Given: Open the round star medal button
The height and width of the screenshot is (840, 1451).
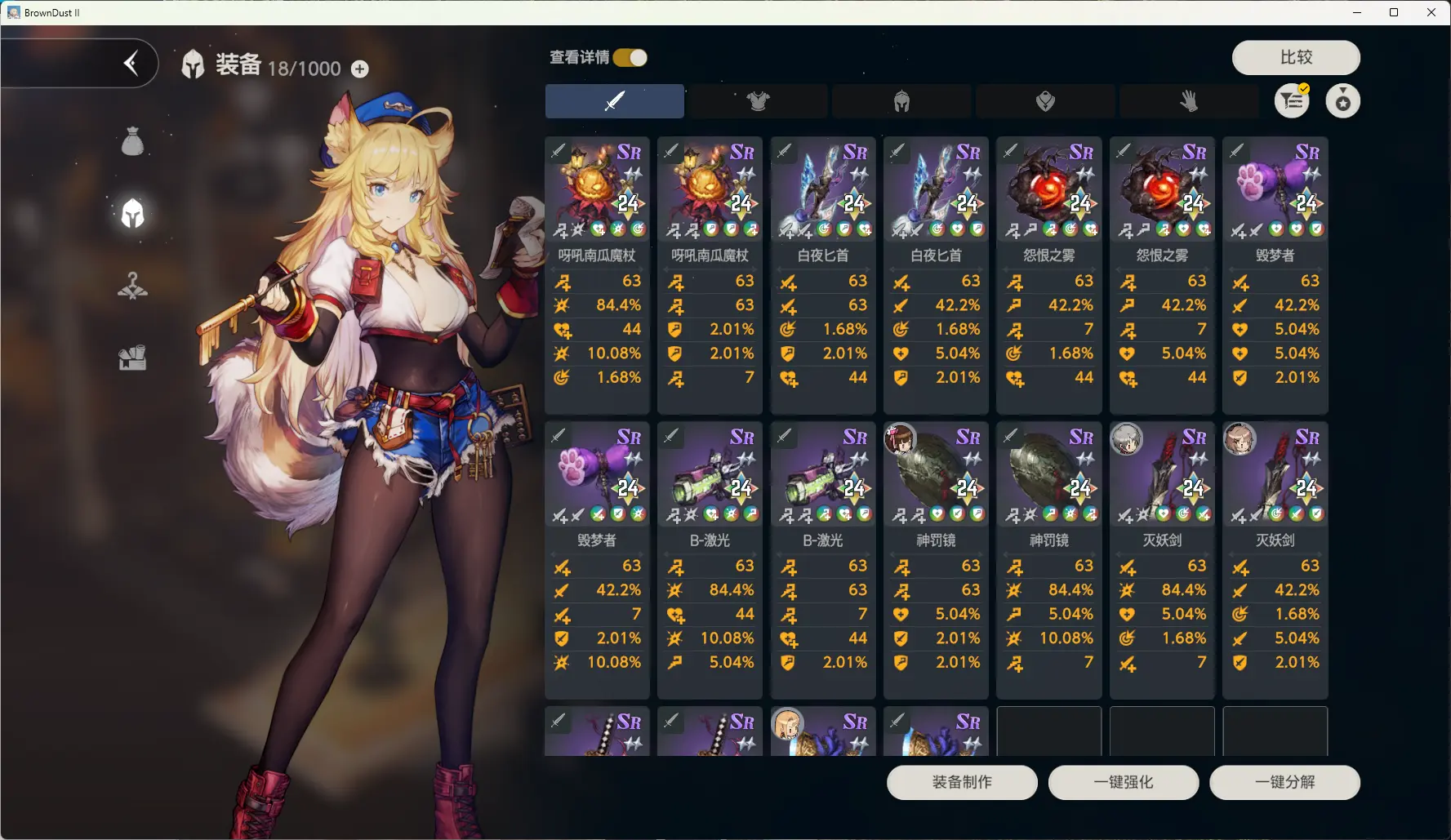Looking at the screenshot, I should (1342, 101).
